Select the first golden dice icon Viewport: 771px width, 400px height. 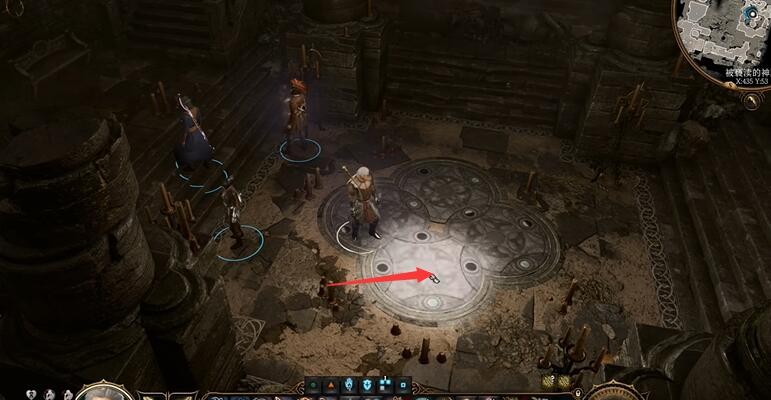click(549, 382)
